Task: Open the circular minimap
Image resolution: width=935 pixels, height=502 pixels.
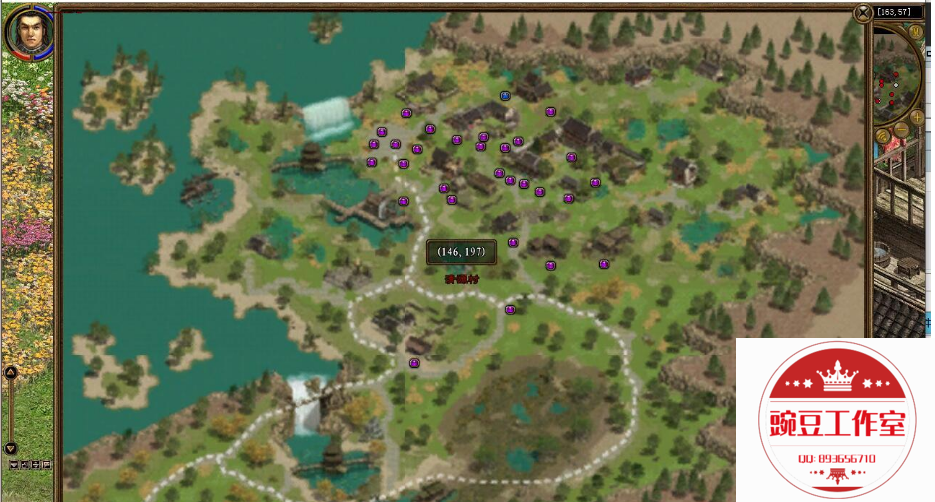Action: point(896,80)
